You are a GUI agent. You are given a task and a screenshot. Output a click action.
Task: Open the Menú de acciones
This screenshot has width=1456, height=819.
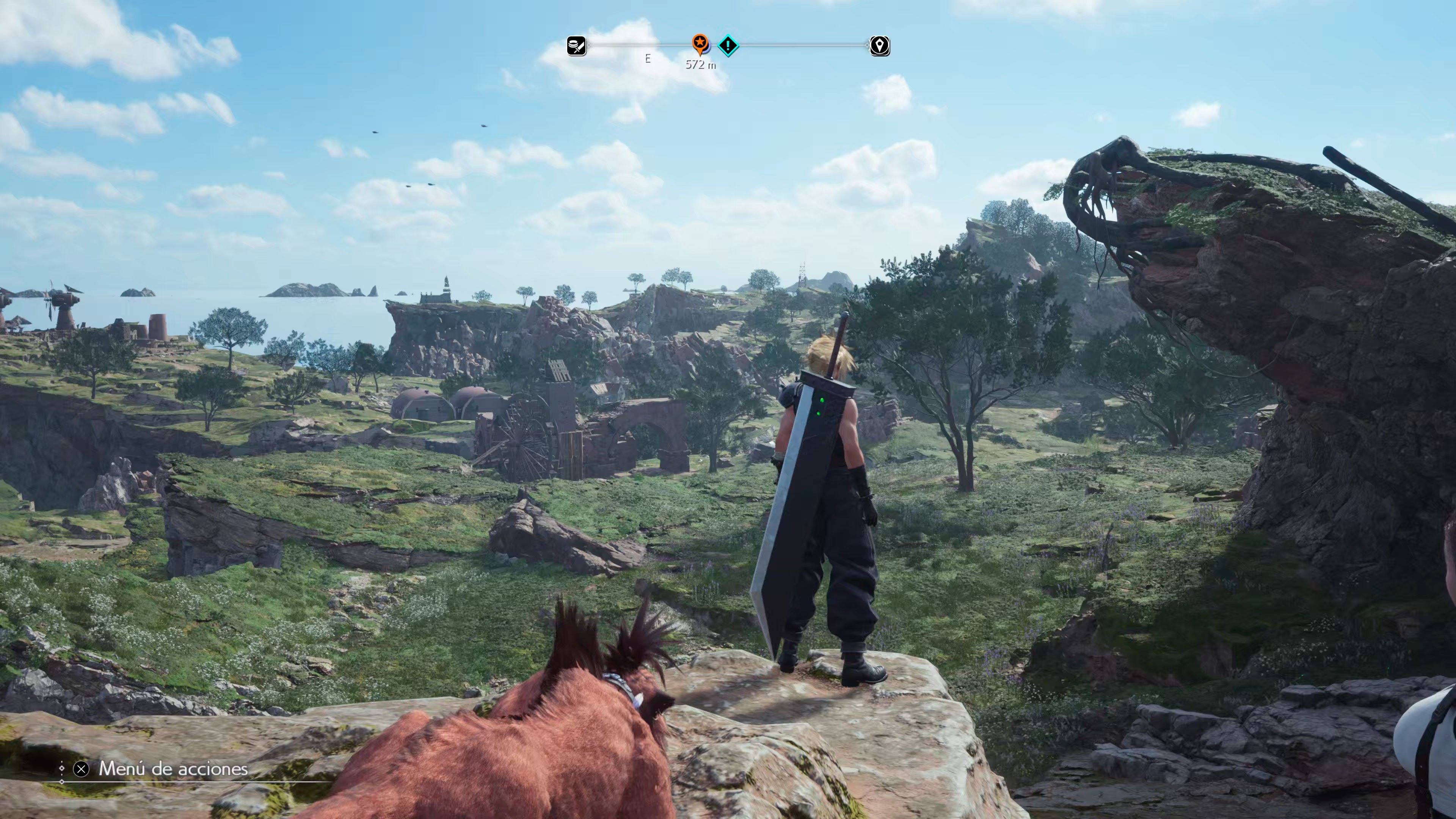point(173,769)
